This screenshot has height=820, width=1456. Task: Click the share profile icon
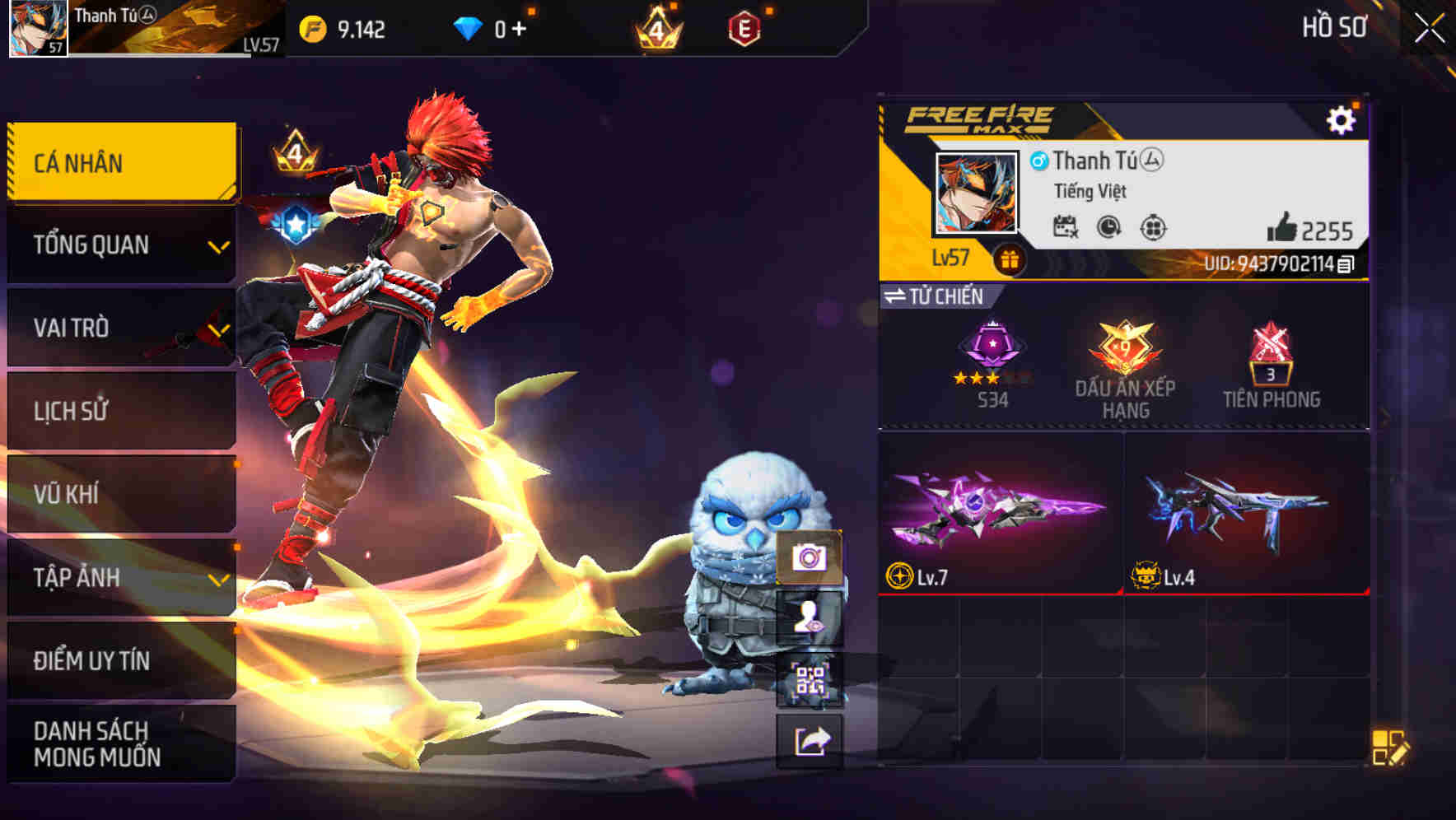[x=810, y=740]
